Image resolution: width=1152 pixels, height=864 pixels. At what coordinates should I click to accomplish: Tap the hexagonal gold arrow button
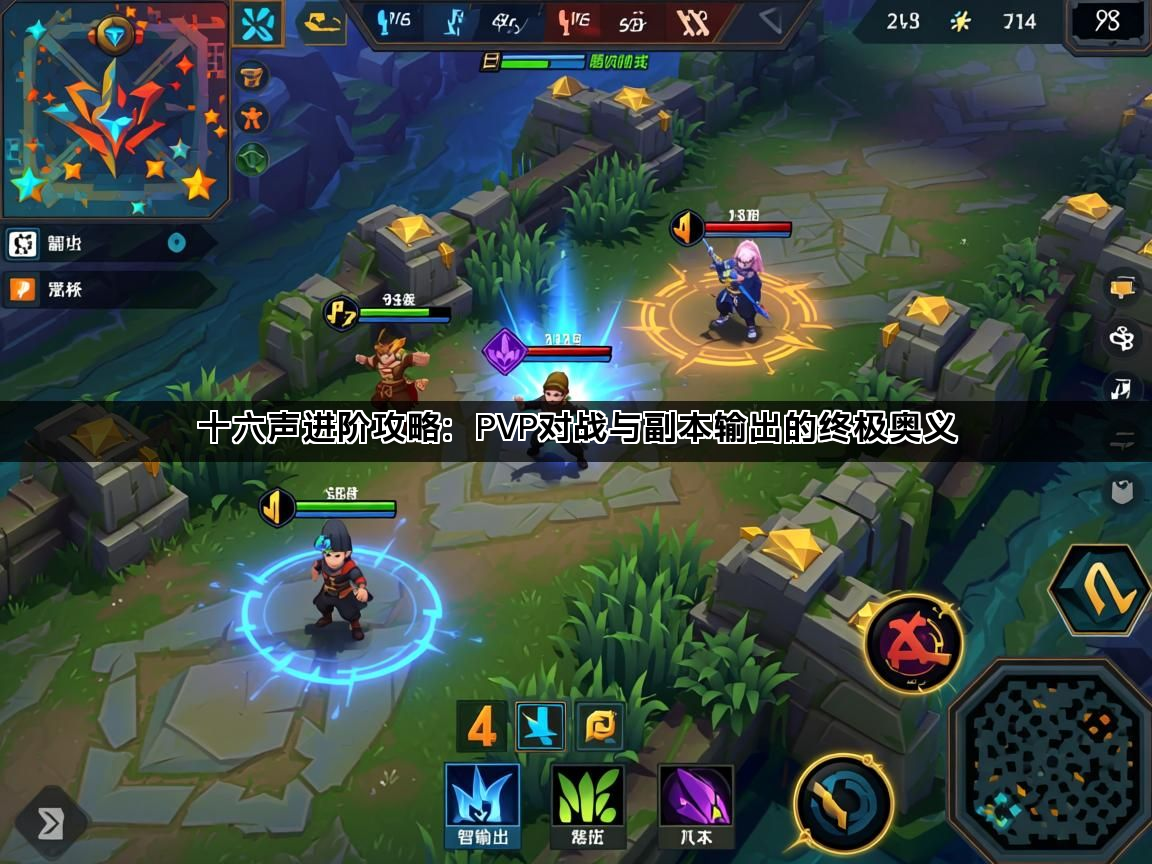[1098, 590]
